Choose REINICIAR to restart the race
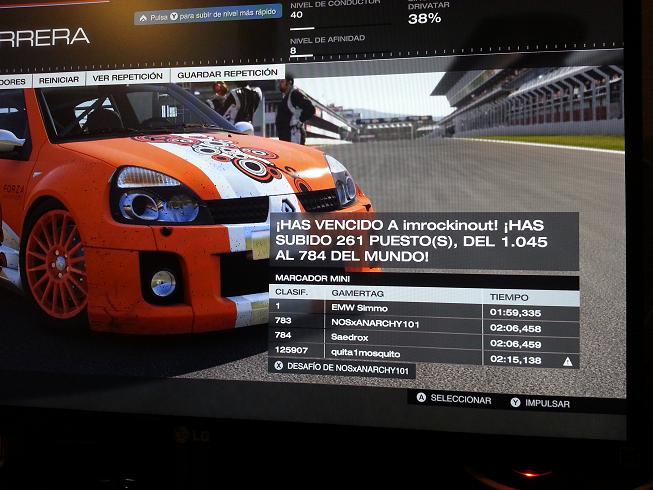The image size is (653, 490). 59,79
